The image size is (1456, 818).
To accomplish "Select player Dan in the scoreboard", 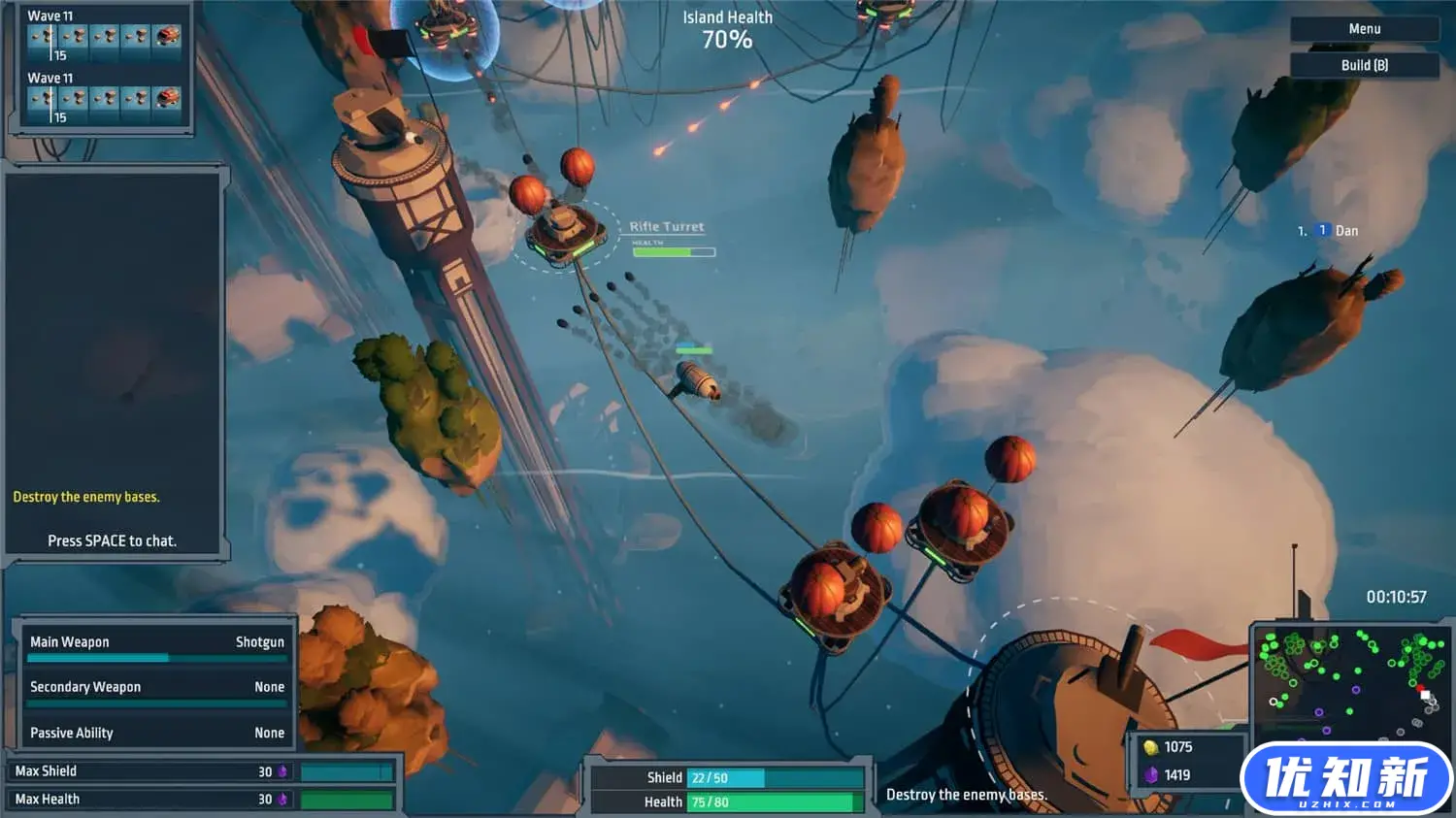I will pyautogui.click(x=1345, y=231).
